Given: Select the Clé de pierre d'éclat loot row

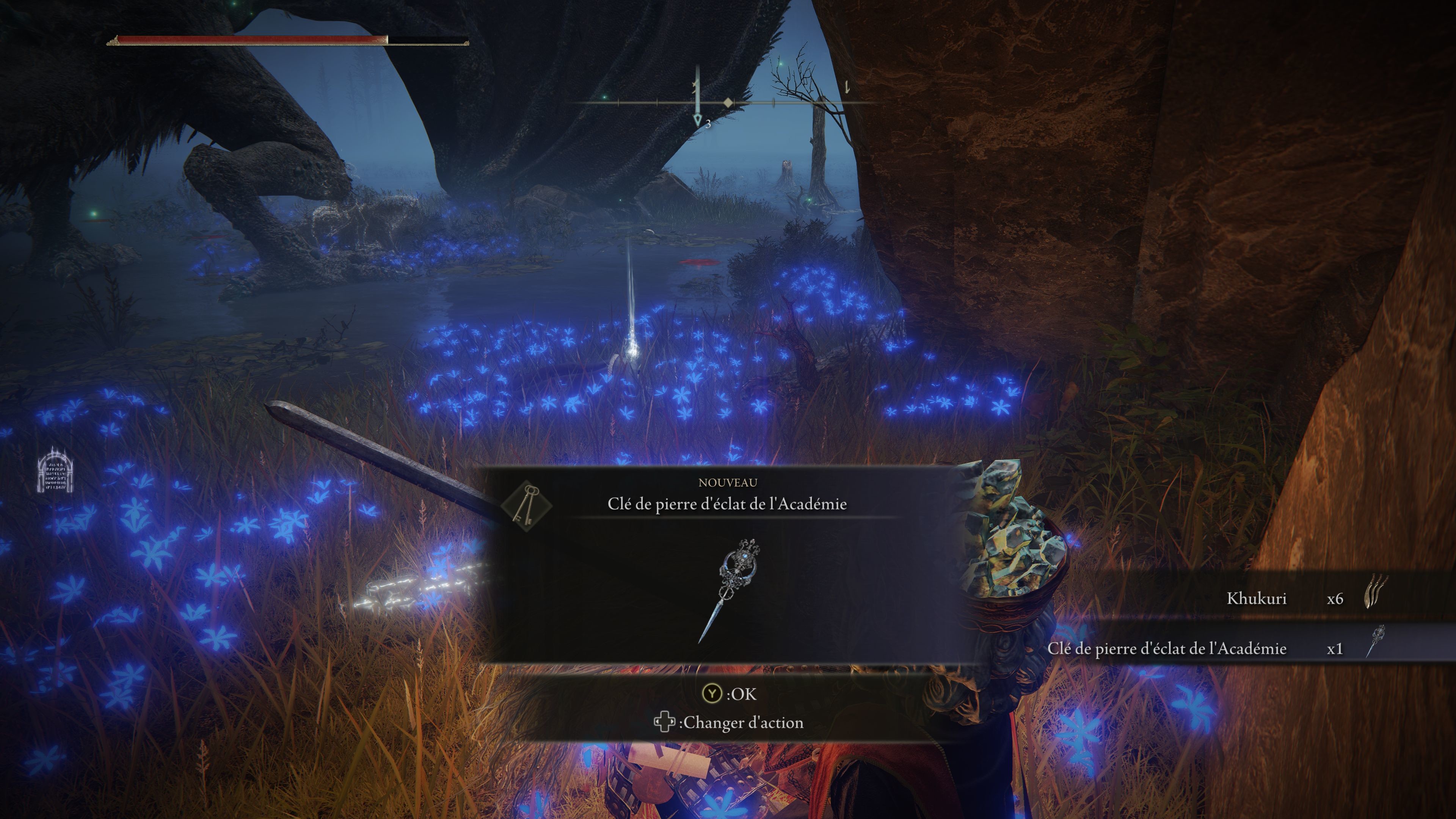Looking at the screenshot, I should click(x=1215, y=648).
